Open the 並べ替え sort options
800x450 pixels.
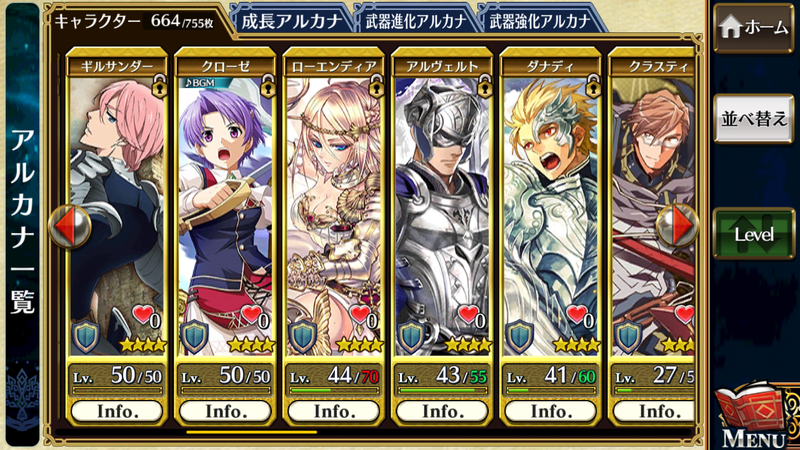point(753,118)
